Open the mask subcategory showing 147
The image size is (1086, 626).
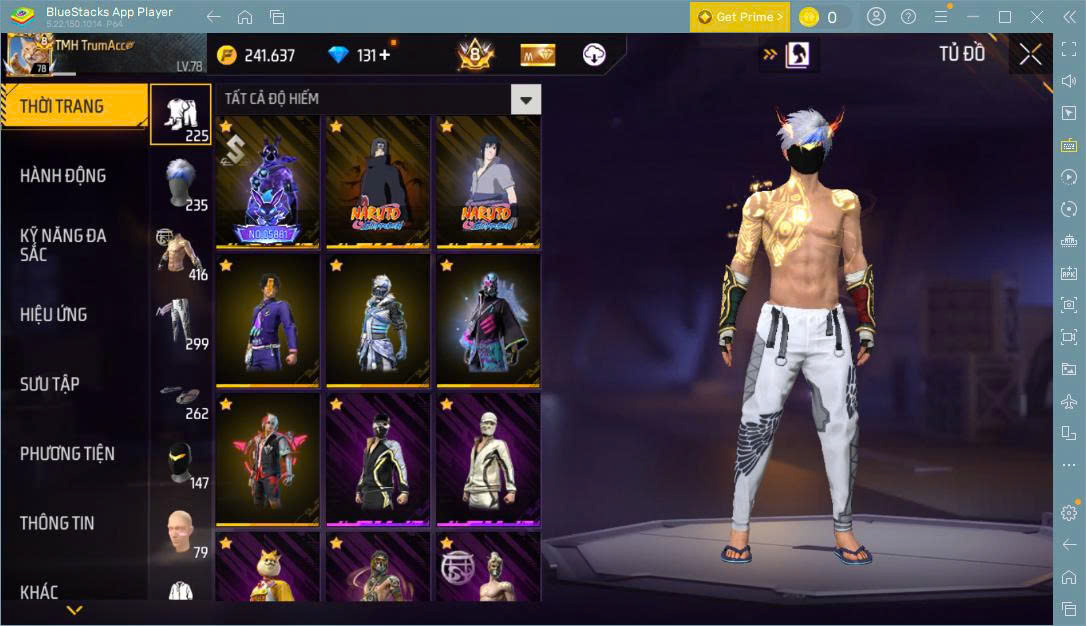tap(181, 462)
